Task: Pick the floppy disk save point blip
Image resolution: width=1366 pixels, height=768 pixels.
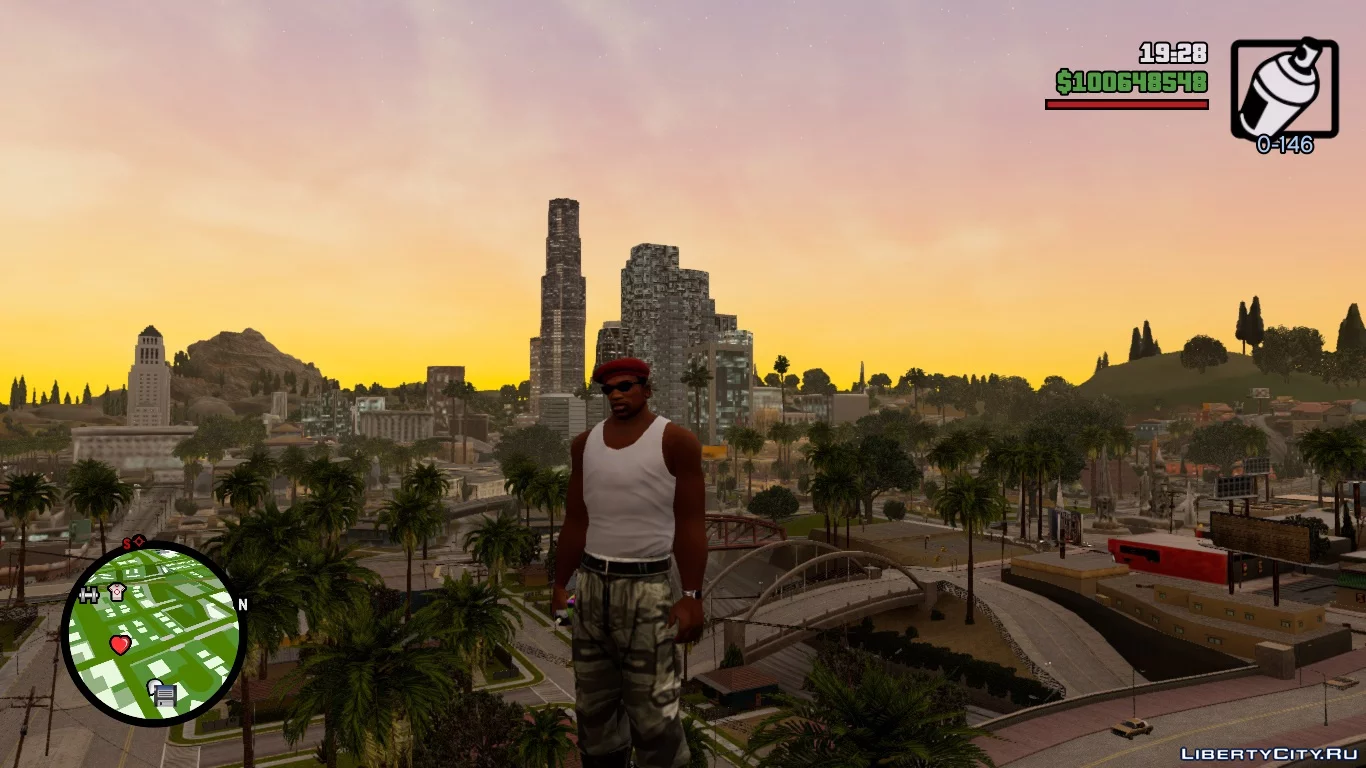Action: point(163,693)
